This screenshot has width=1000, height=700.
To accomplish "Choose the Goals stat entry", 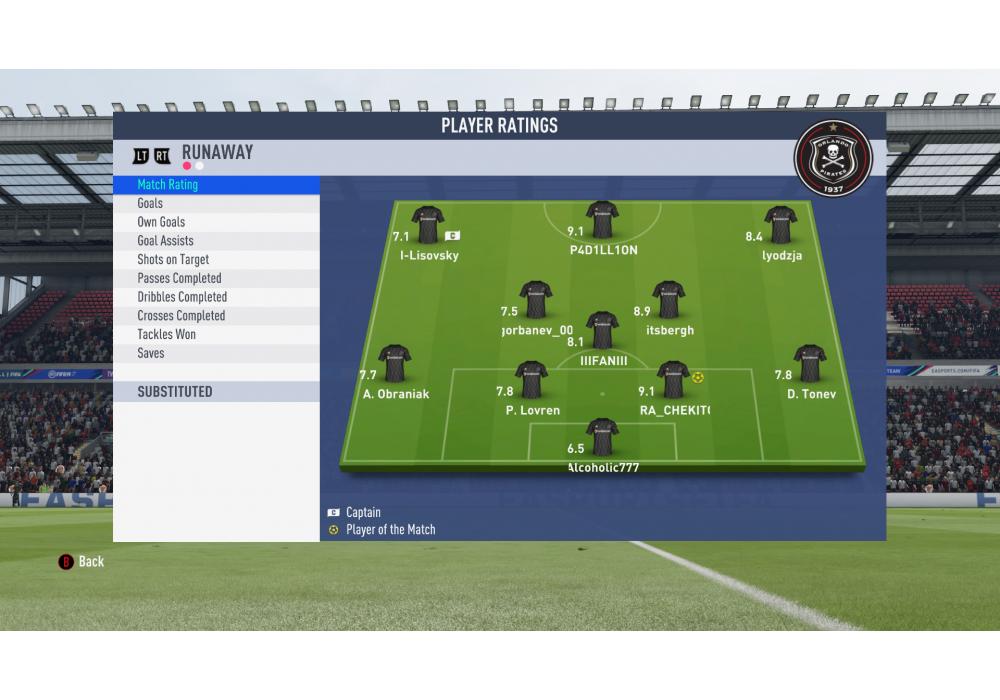I will (150, 203).
